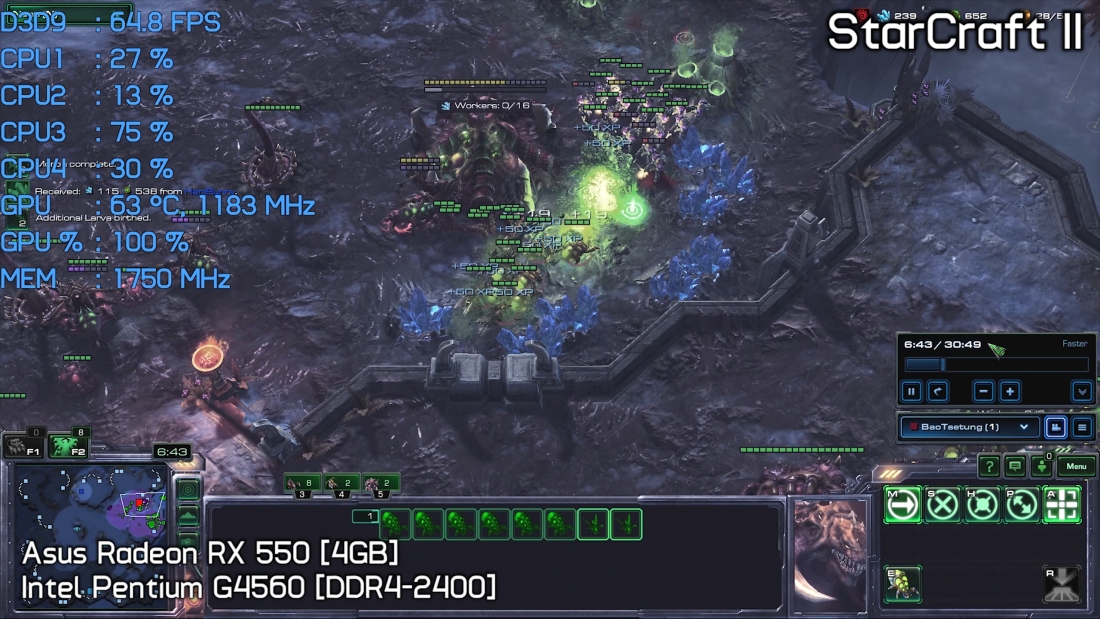Click the Burrow ability icon
The image size is (1100, 619).
(x=902, y=584)
